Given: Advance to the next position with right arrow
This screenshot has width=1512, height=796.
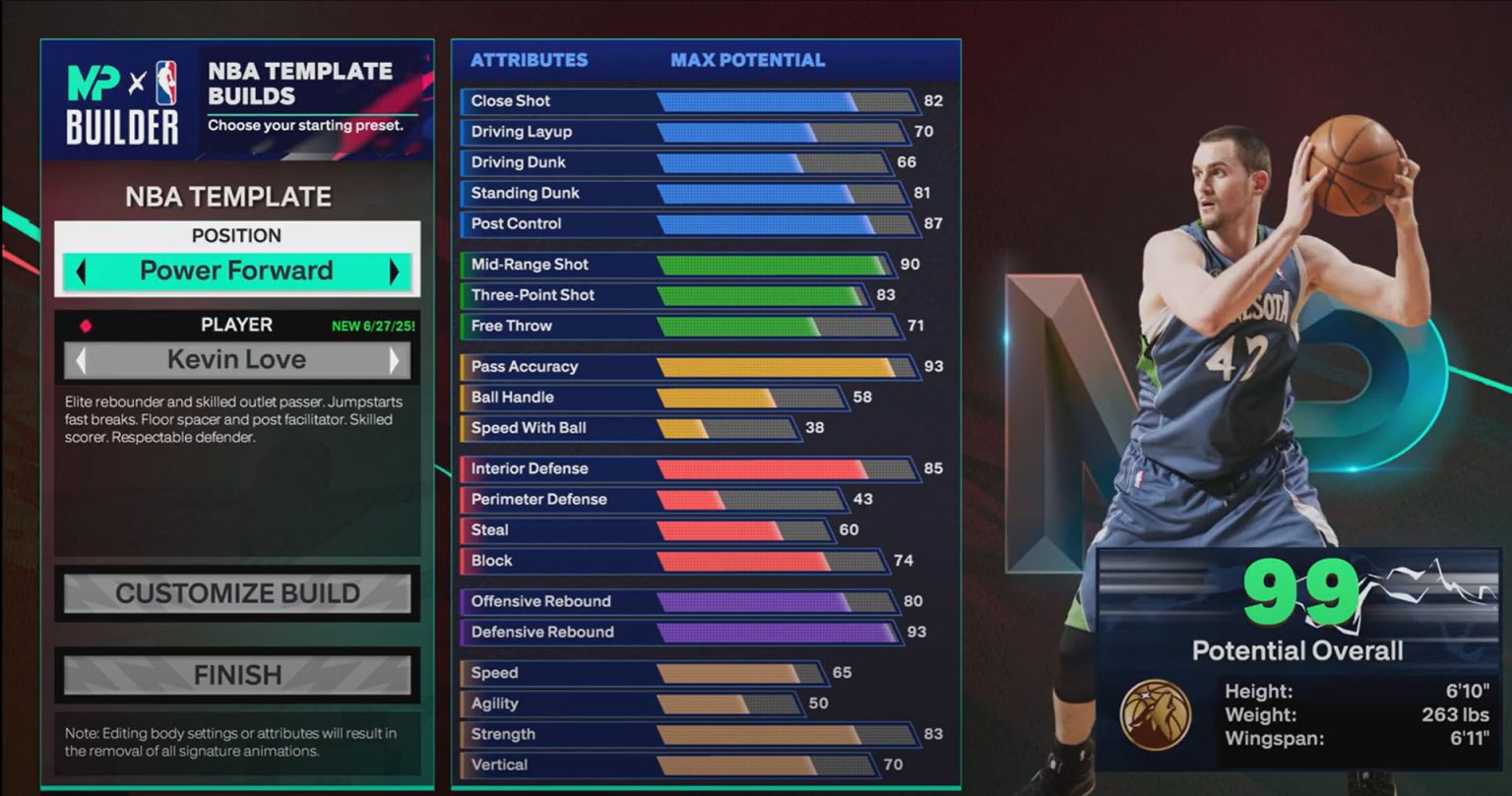Looking at the screenshot, I should point(394,270).
